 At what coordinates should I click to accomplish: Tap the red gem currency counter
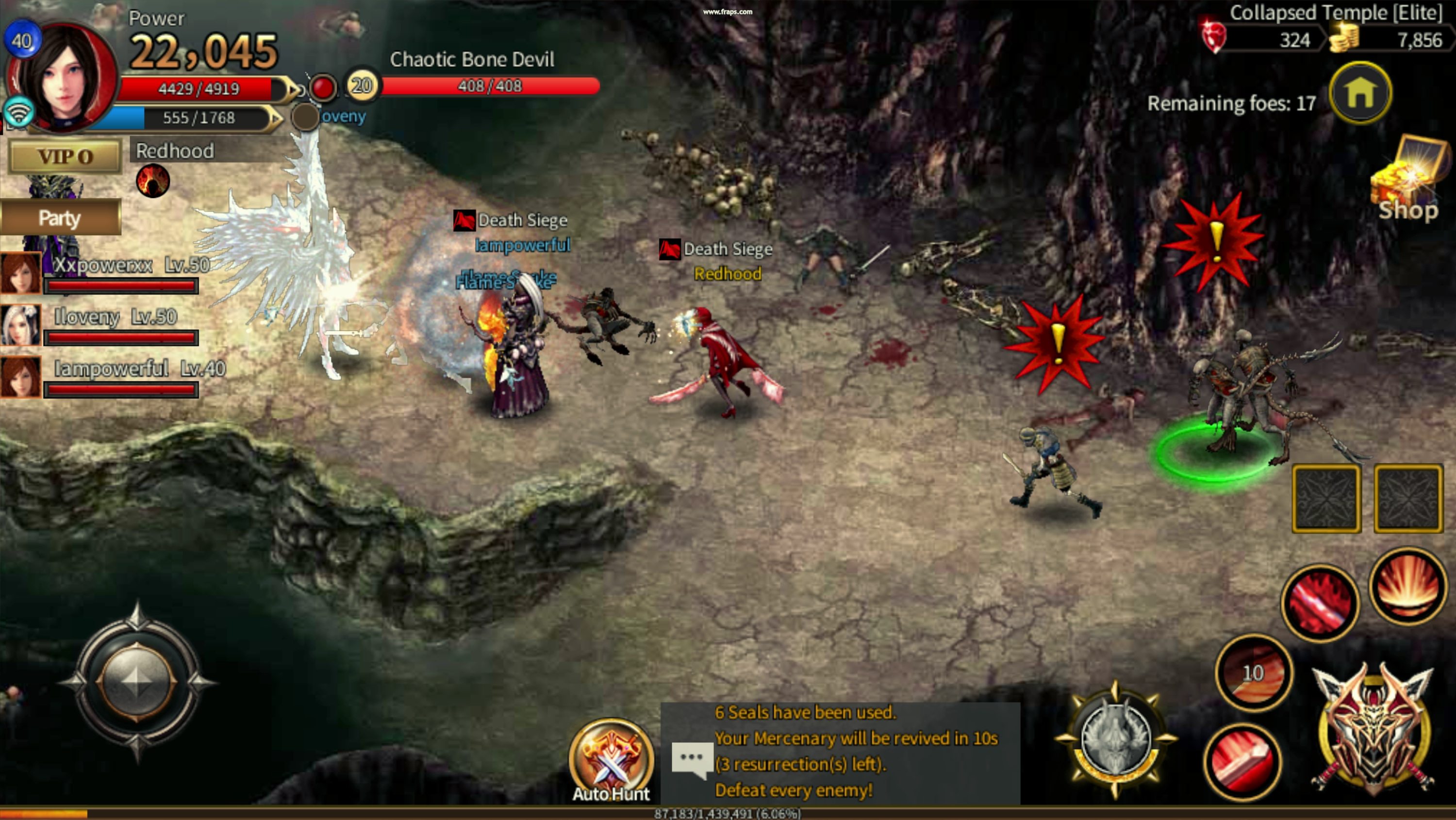click(1266, 40)
